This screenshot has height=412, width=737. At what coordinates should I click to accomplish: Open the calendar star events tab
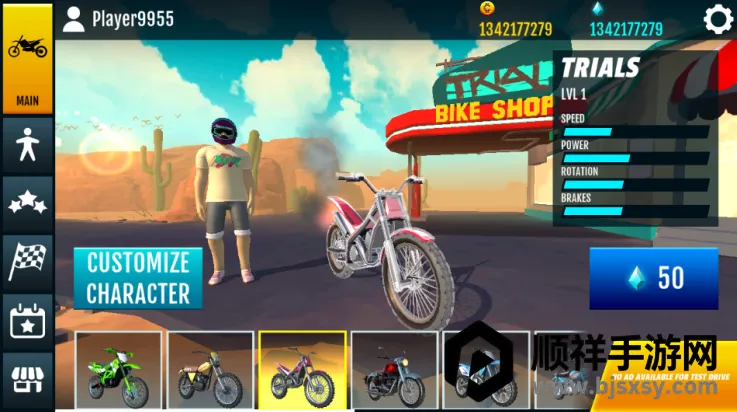27,322
